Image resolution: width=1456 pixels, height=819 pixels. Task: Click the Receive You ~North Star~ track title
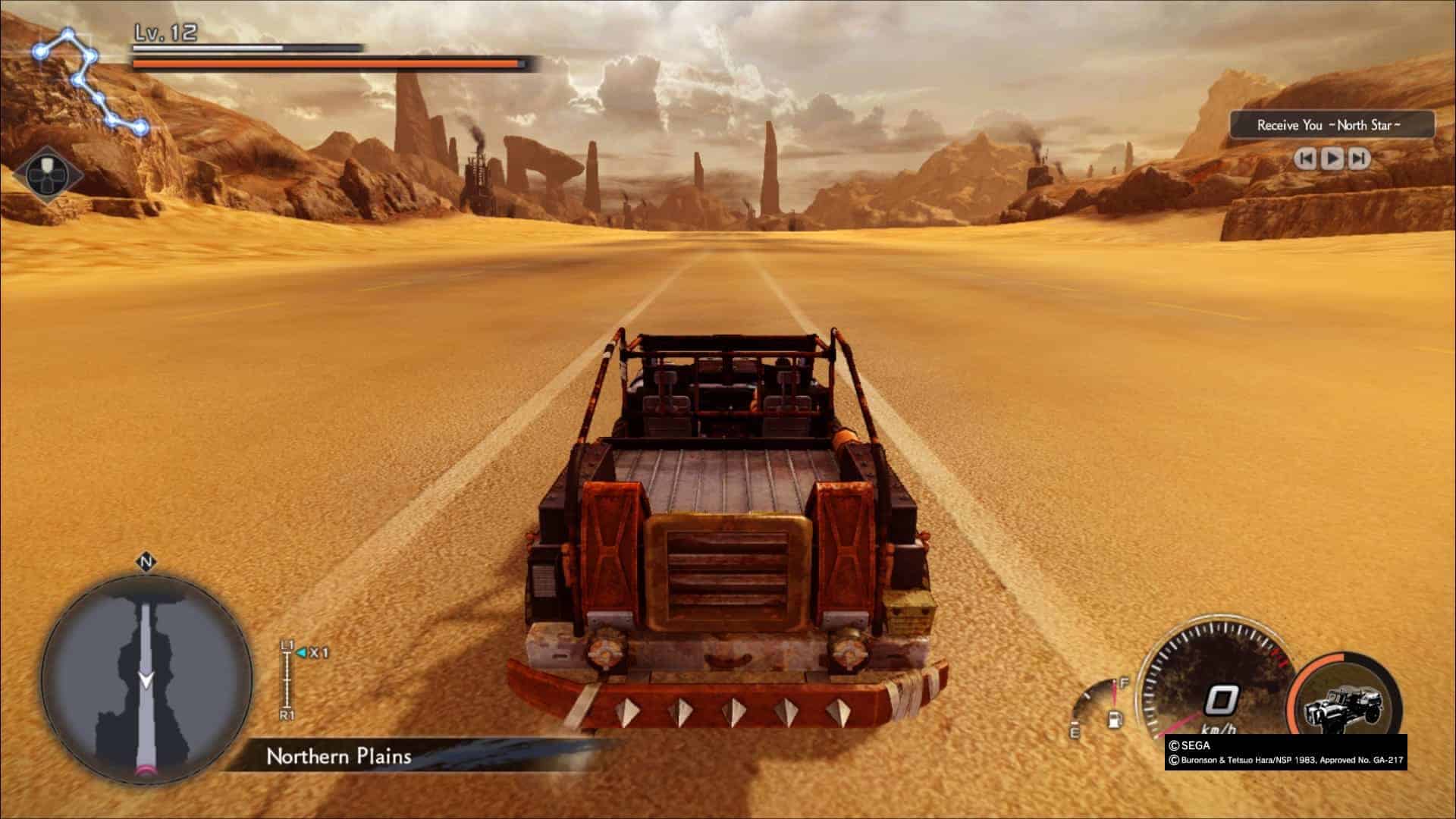[x=1332, y=125]
